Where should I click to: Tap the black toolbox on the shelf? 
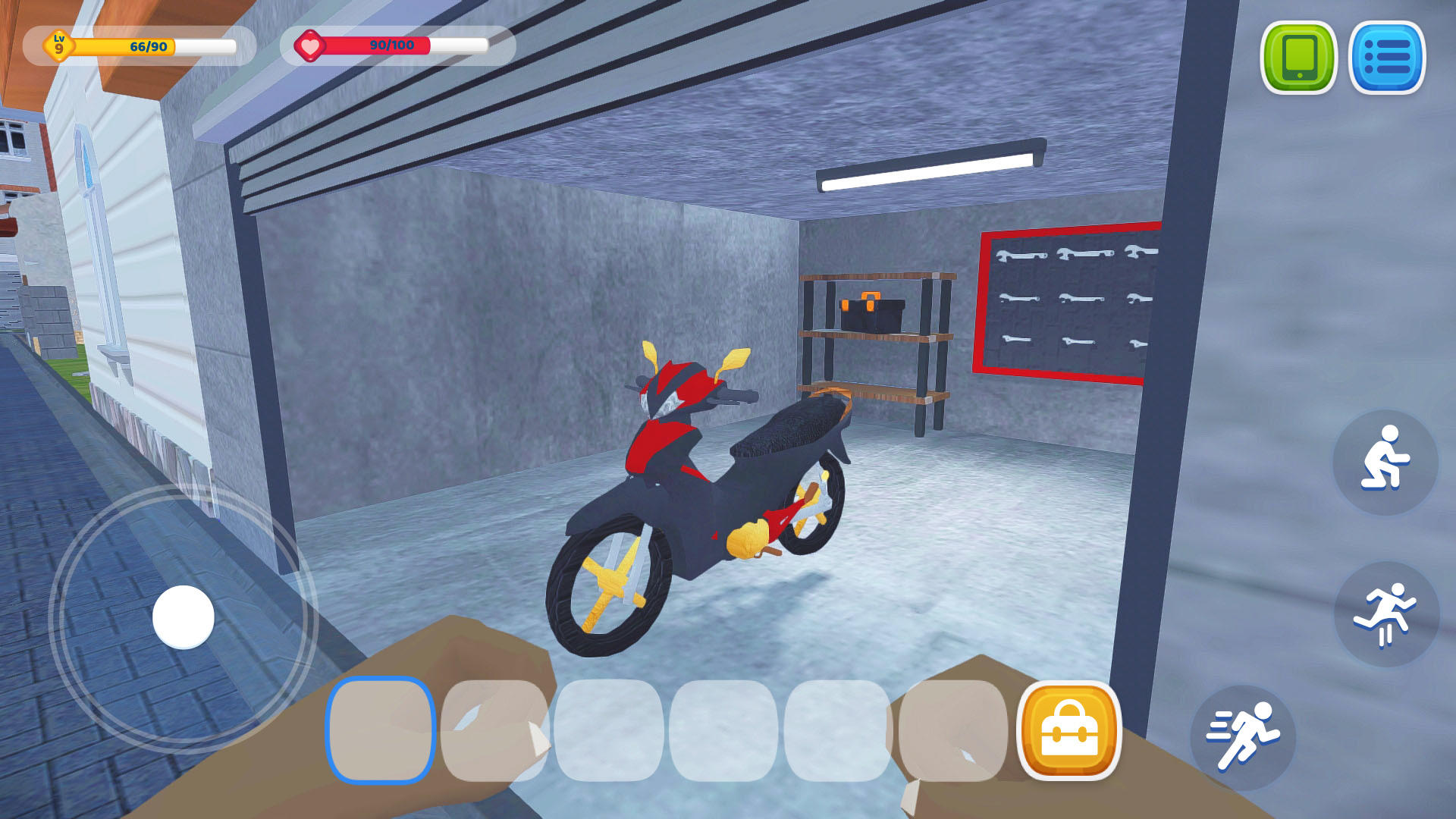872,311
